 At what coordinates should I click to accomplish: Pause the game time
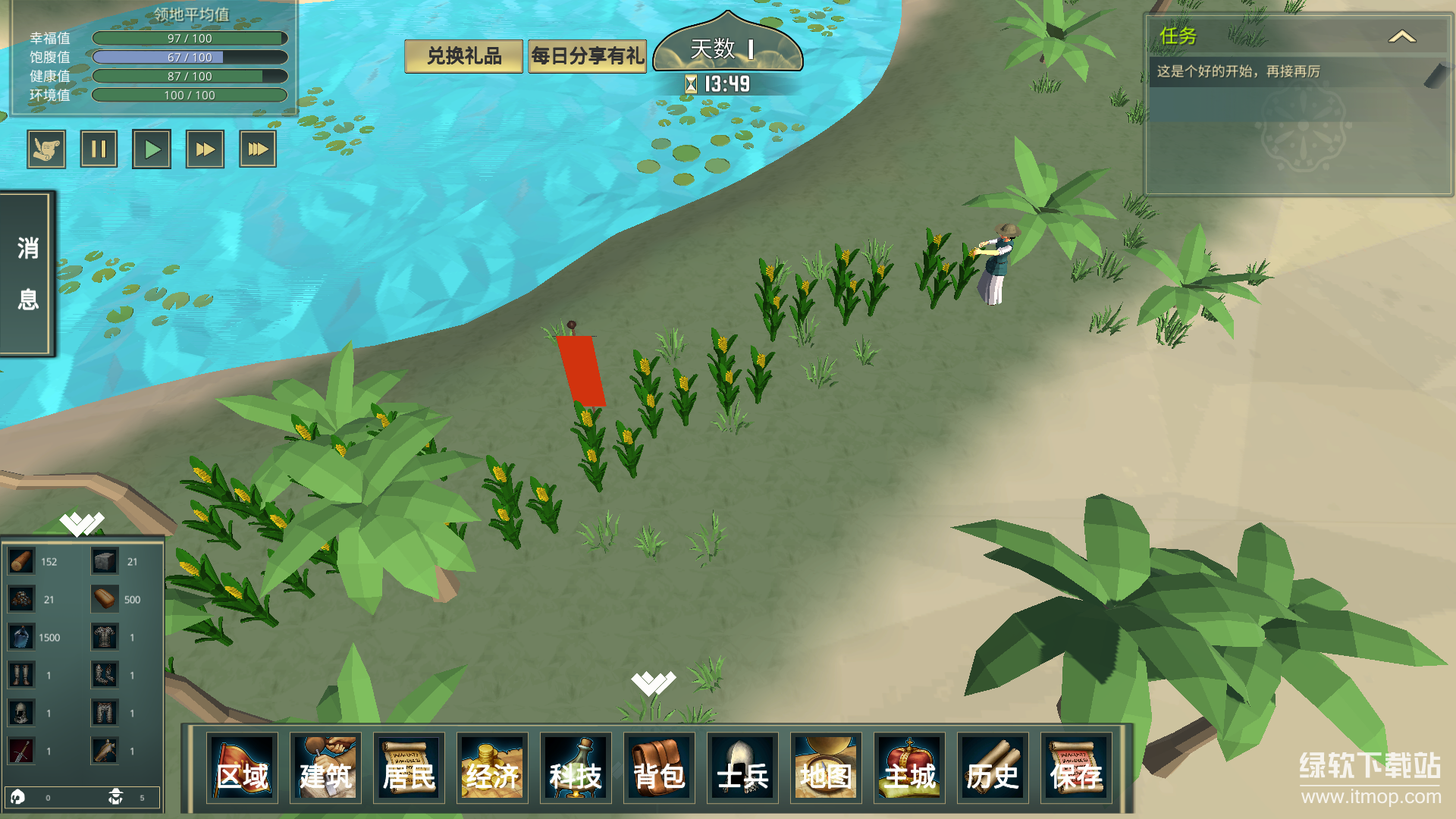[x=99, y=149]
